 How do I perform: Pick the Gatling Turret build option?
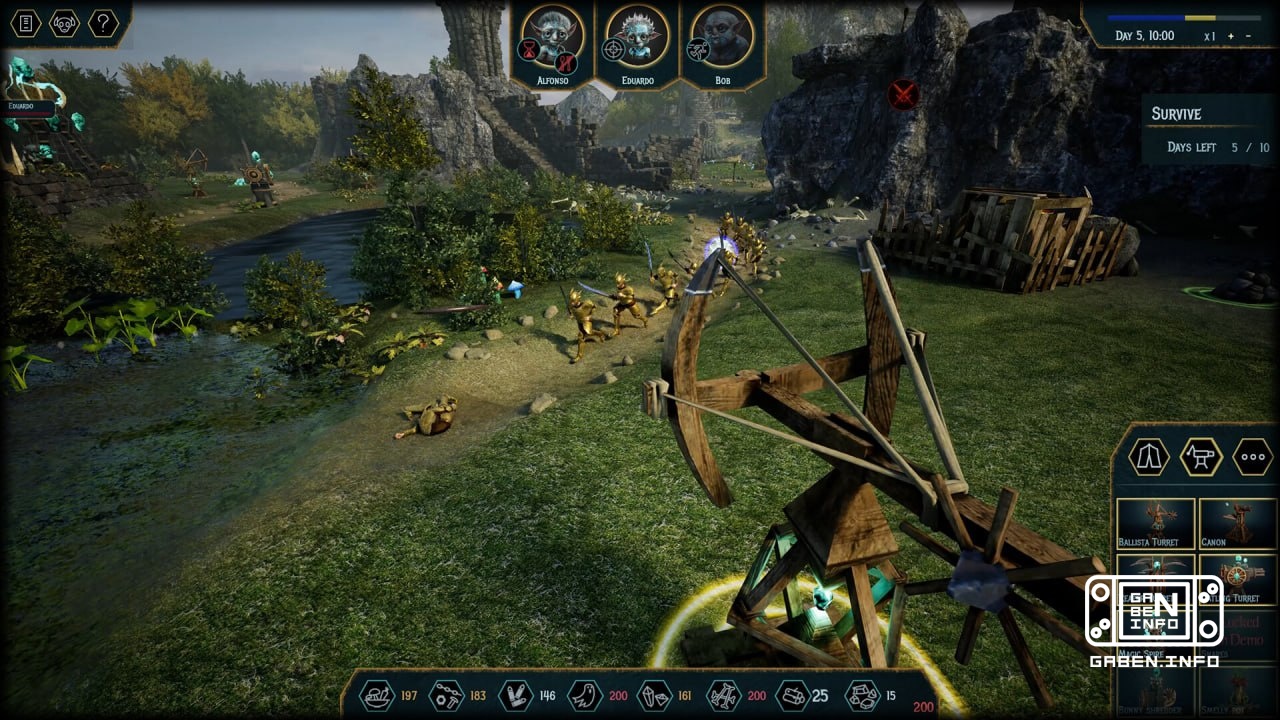coord(1237,580)
